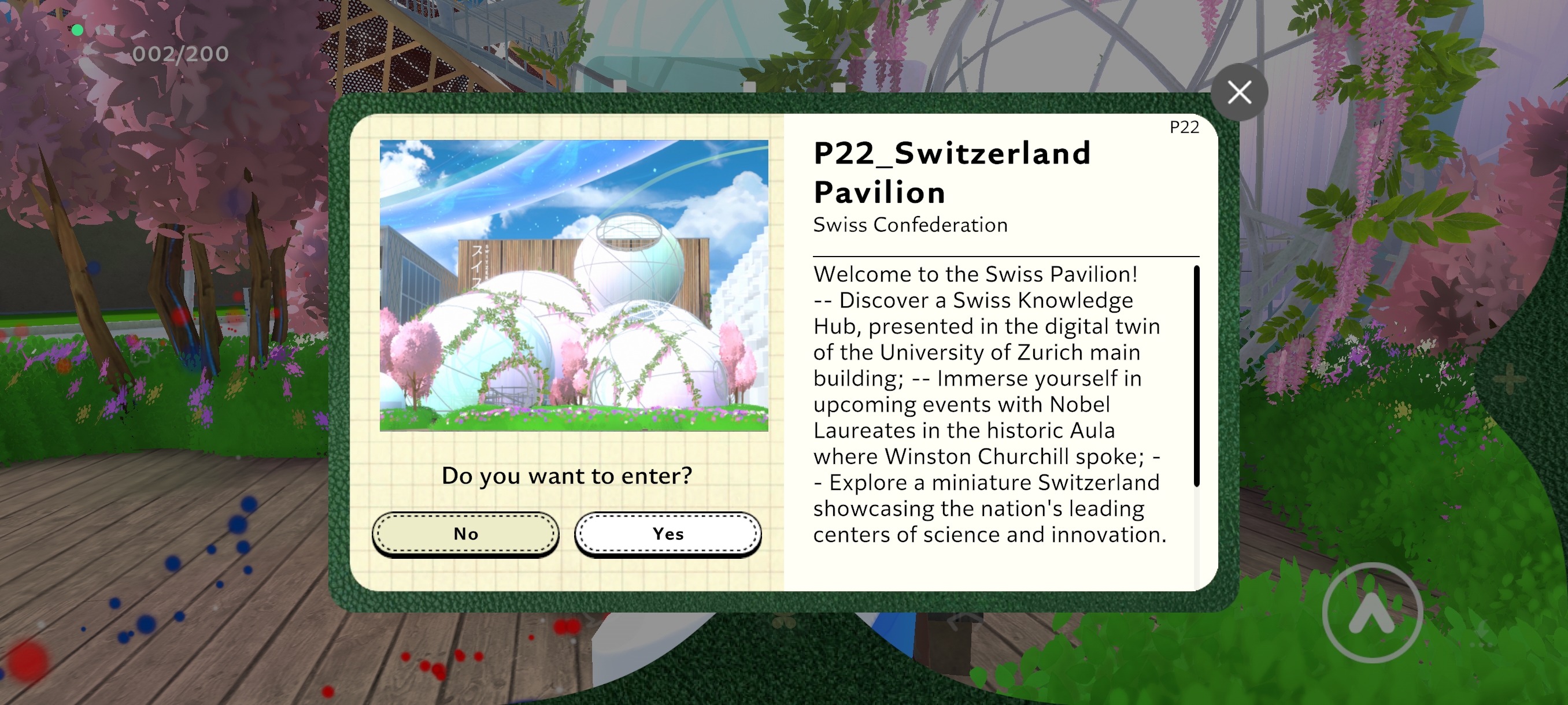Select the Switzerland Pavilion preview image
The height and width of the screenshot is (705, 1568).
(575, 285)
